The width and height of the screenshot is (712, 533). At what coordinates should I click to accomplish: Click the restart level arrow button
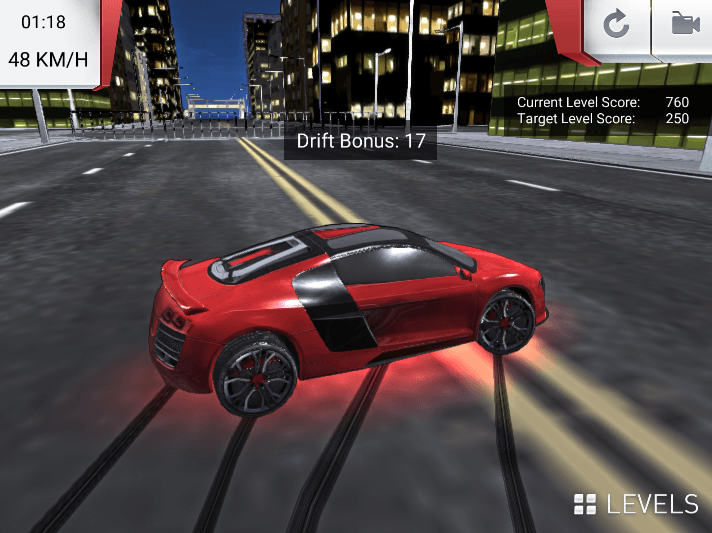coord(616,24)
